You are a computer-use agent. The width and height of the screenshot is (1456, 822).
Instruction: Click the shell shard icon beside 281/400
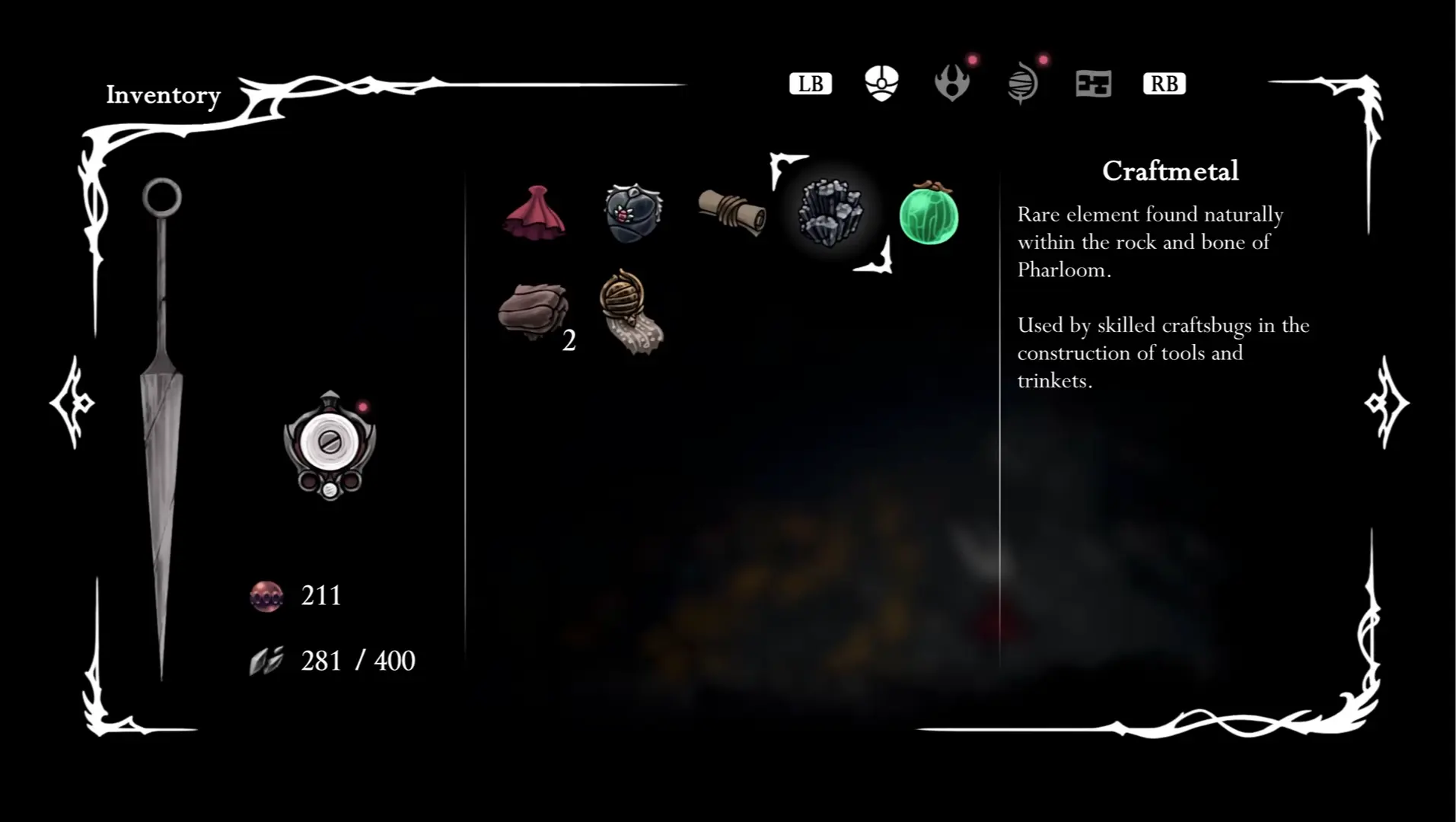pyautogui.click(x=266, y=659)
